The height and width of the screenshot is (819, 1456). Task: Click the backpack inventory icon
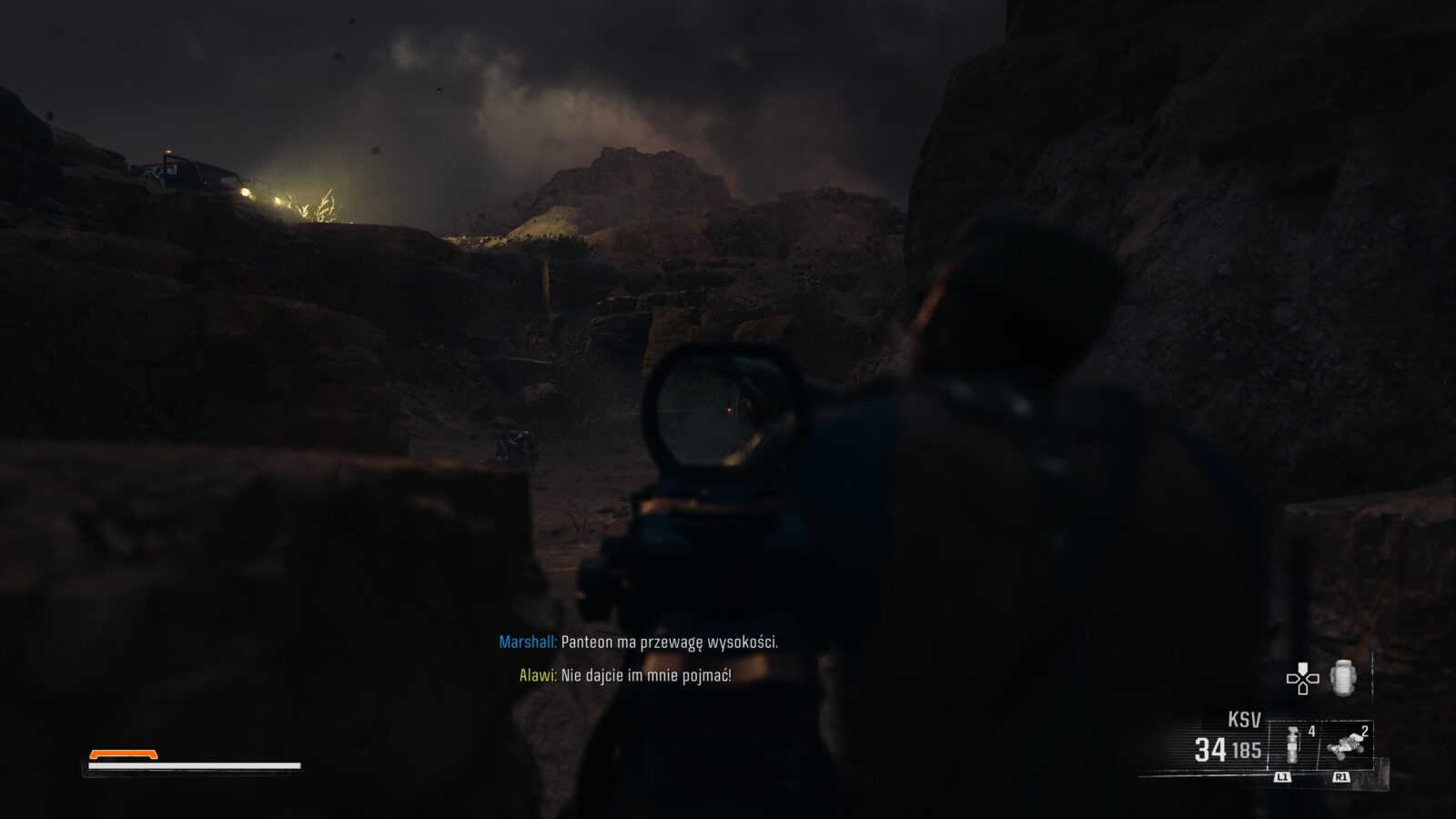click(1343, 679)
